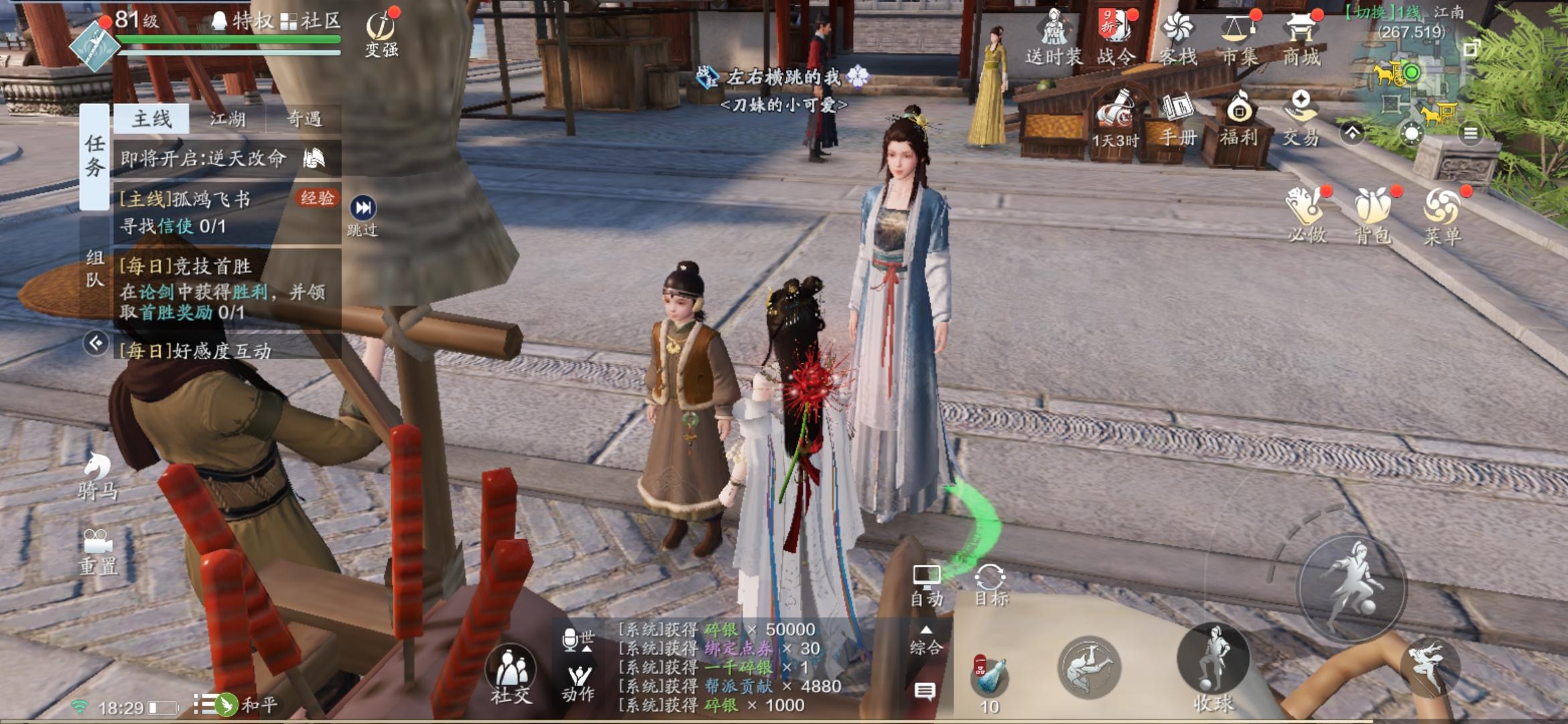Mount up with the 骑马 button

pos(98,475)
